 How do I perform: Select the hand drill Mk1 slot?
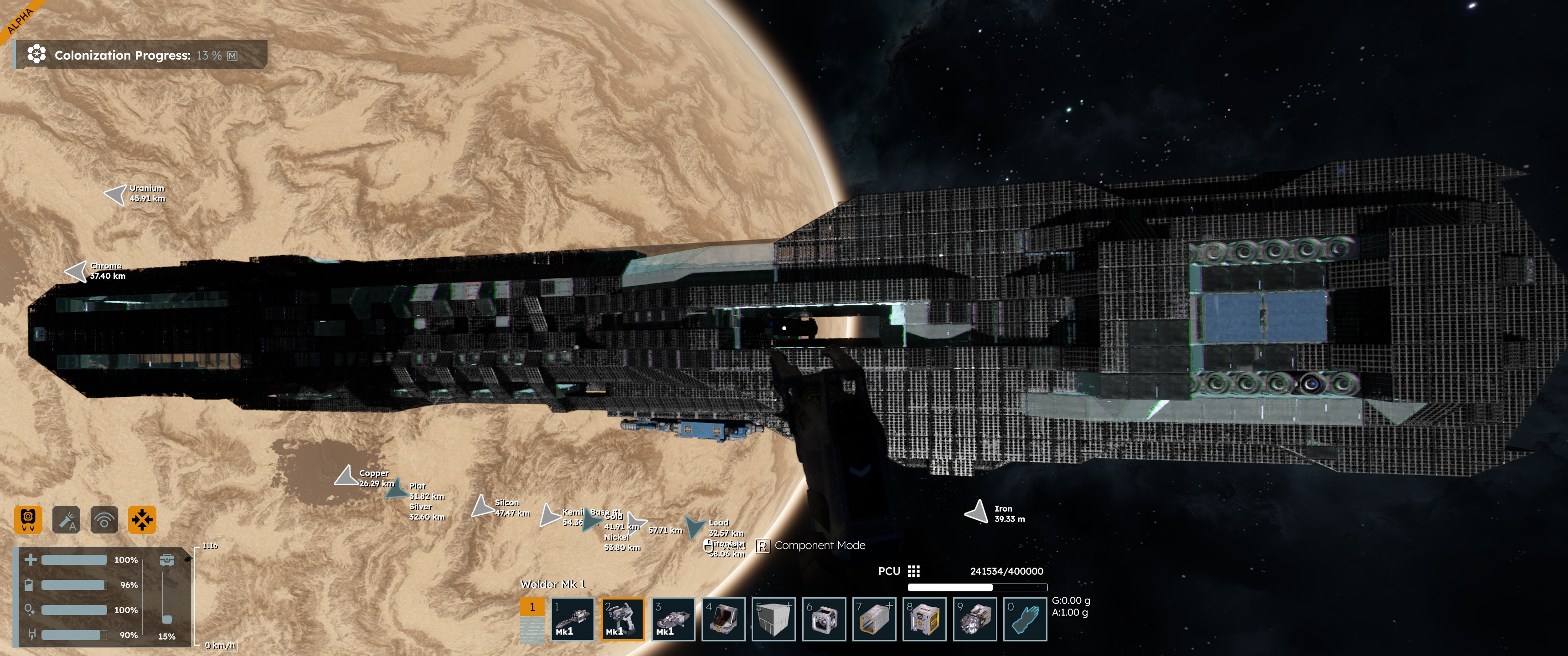[572, 619]
